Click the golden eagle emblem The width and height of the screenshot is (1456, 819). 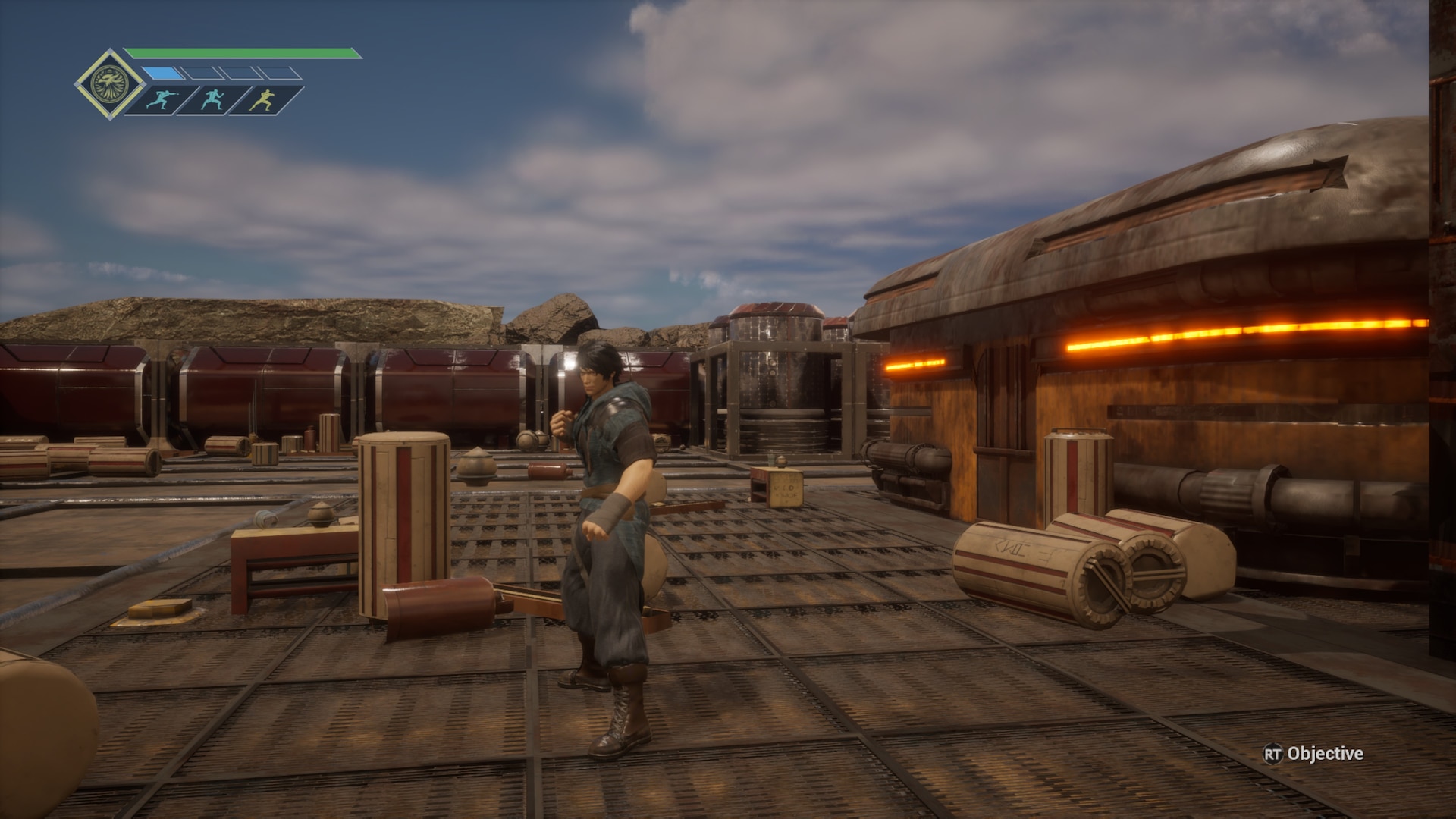[x=108, y=84]
